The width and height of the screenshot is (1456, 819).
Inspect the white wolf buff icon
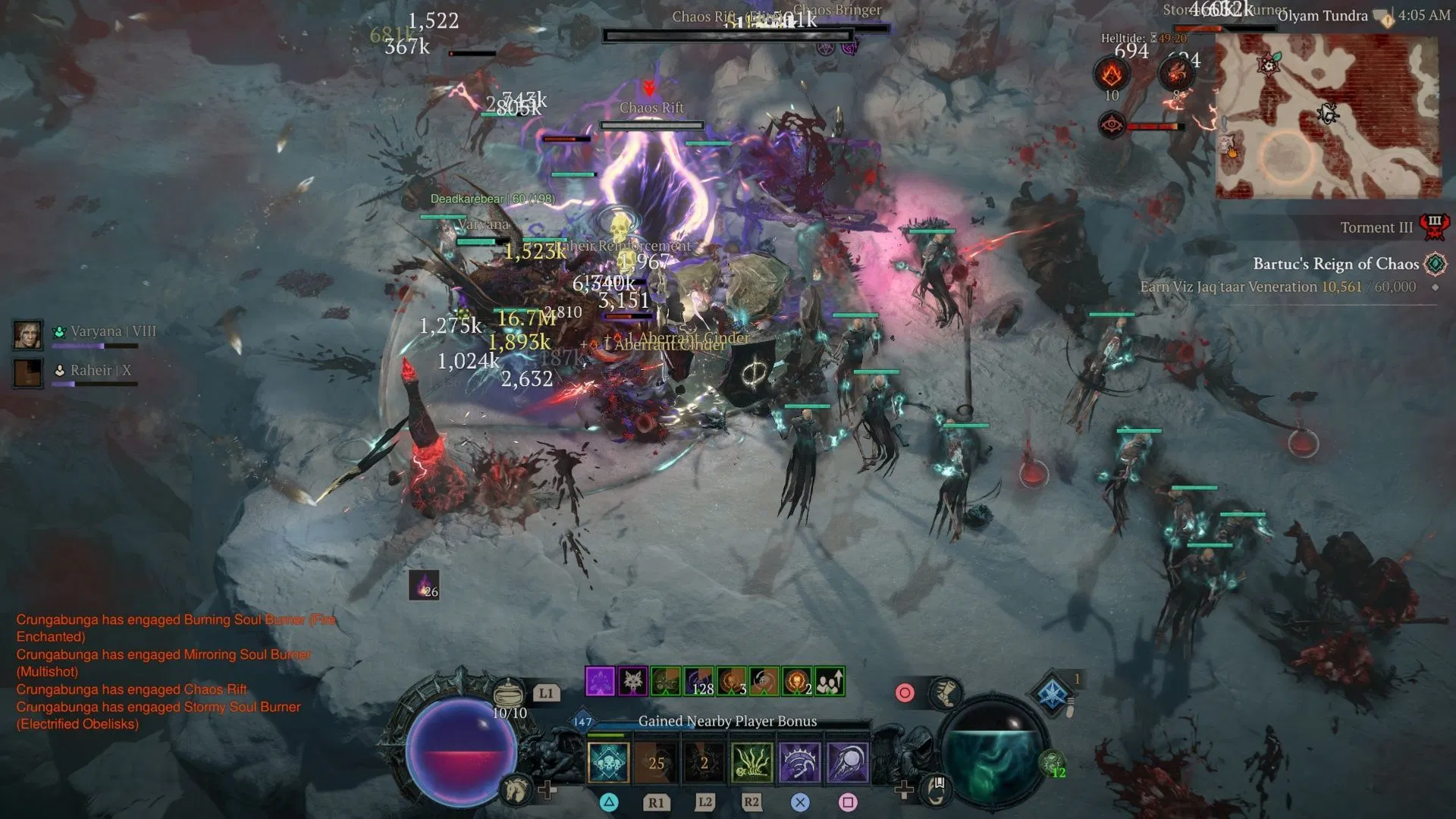tap(632, 682)
